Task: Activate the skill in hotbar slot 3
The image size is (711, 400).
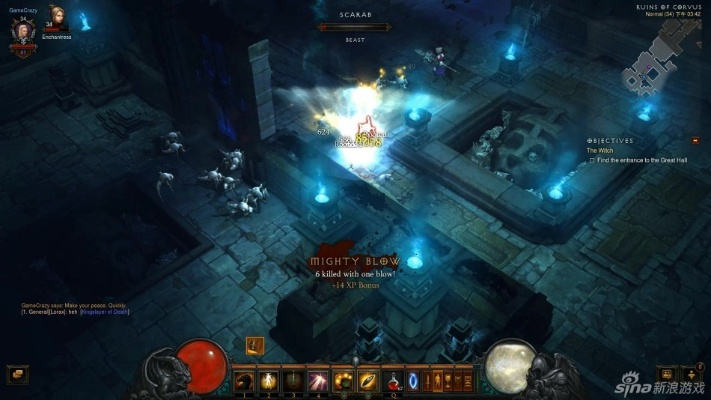Action: tap(293, 380)
